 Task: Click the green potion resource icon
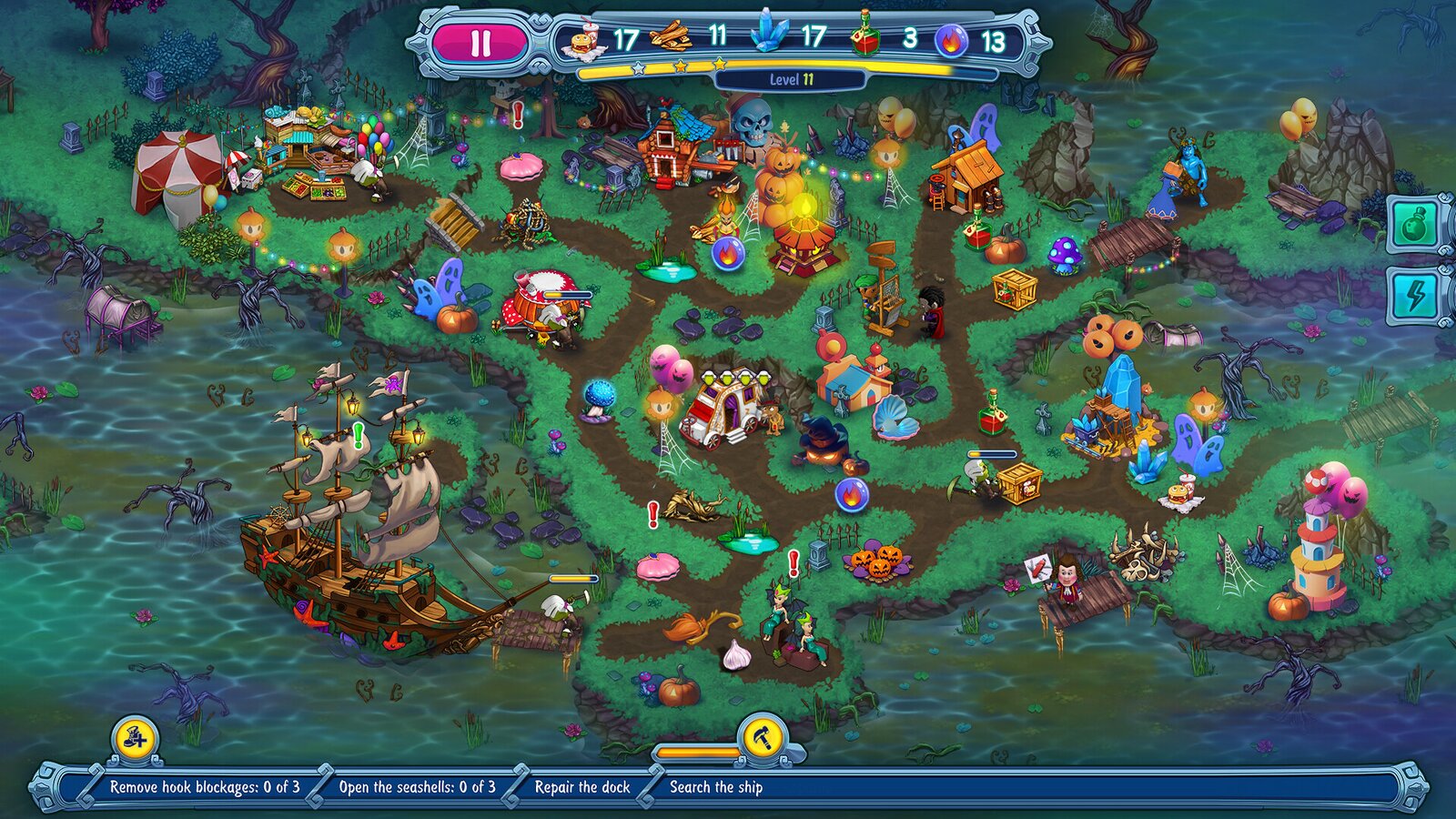[865, 38]
